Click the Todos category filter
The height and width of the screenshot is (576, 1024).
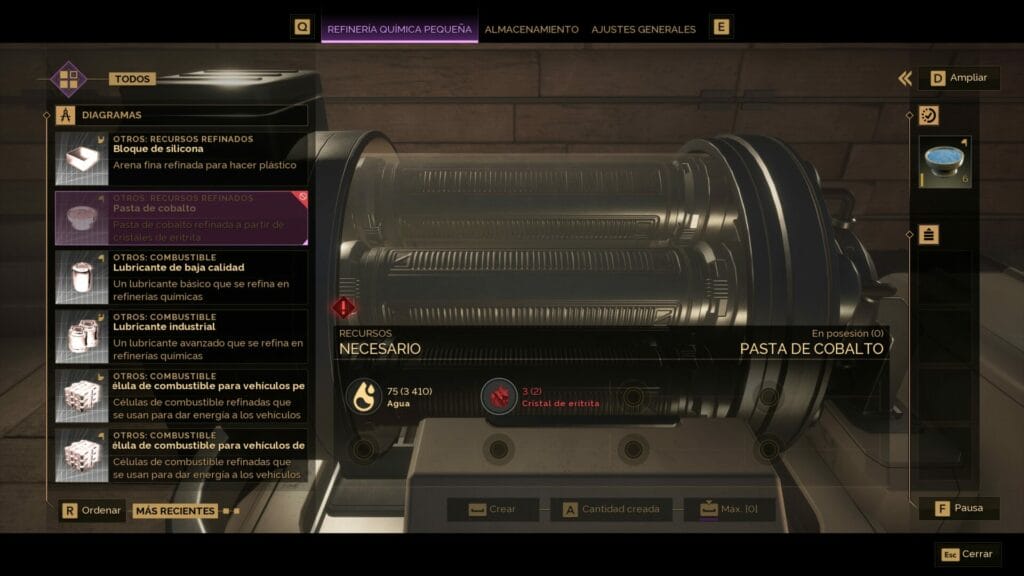point(132,79)
